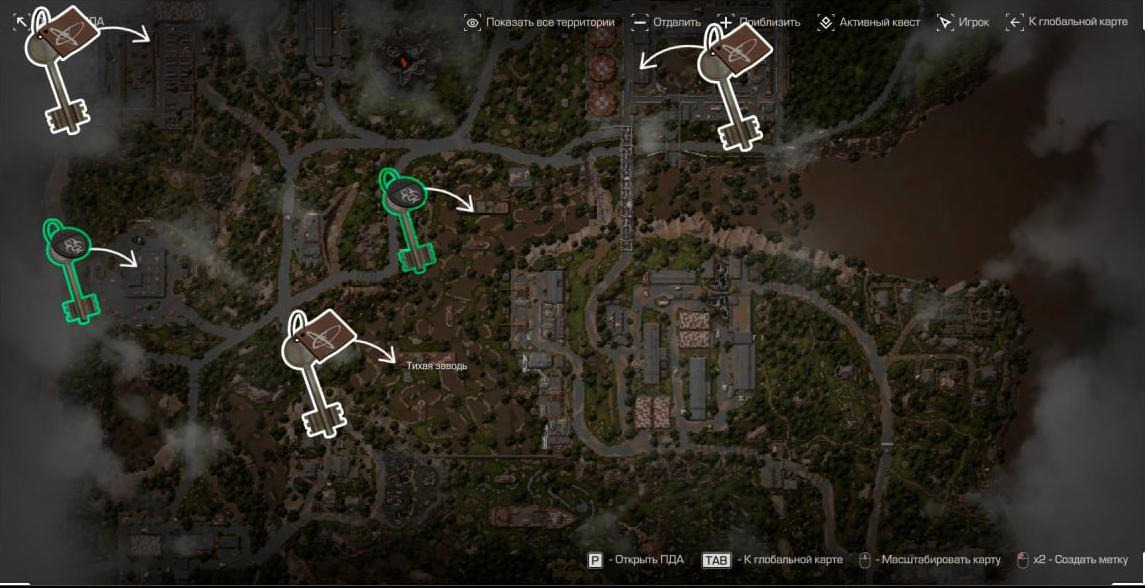Image resolution: width=1145 pixels, height=588 pixels.
Task: Jump to the player with Игрок
Action: (x=963, y=22)
